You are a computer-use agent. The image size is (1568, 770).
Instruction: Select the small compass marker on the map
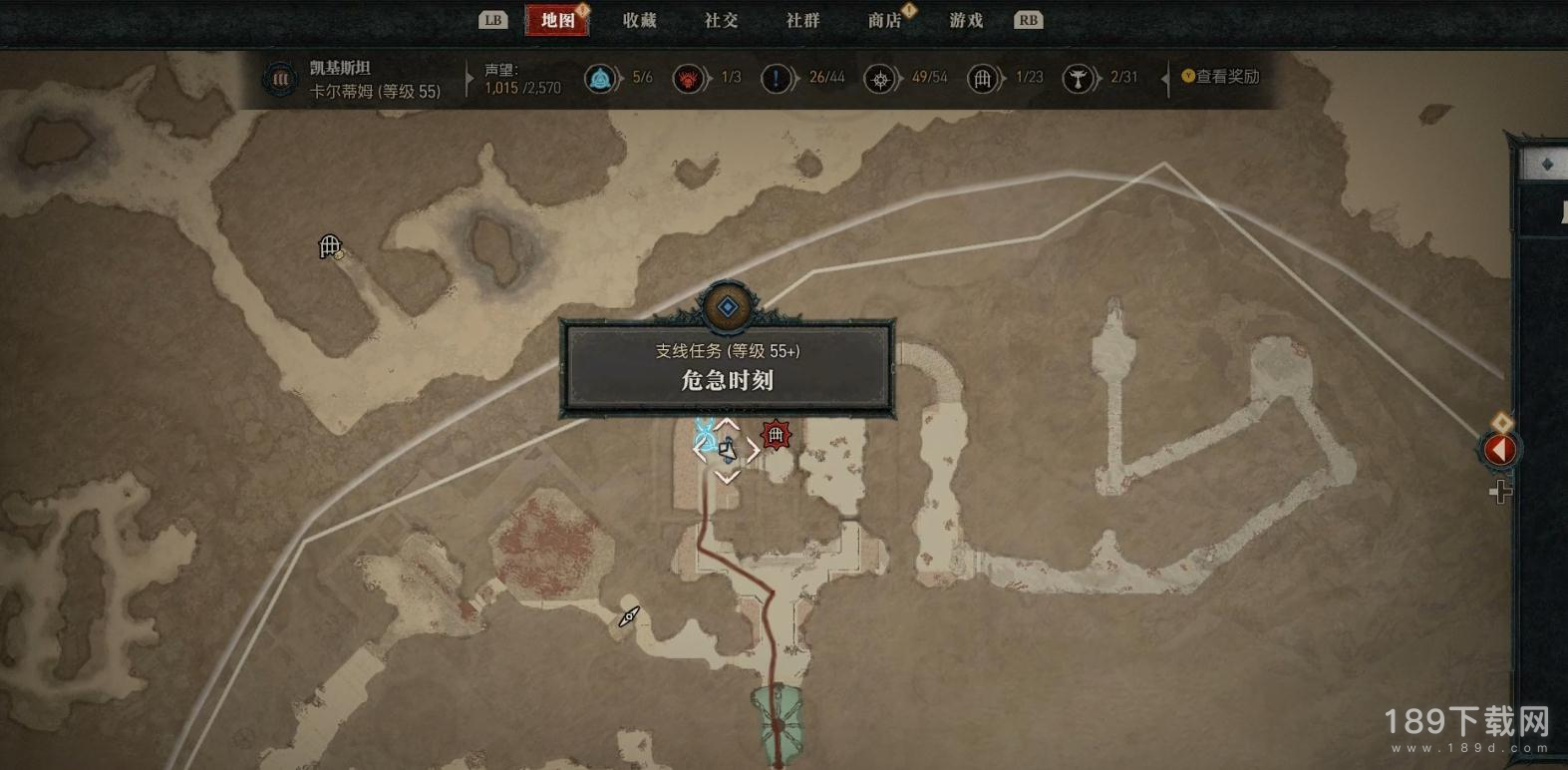pos(629,617)
